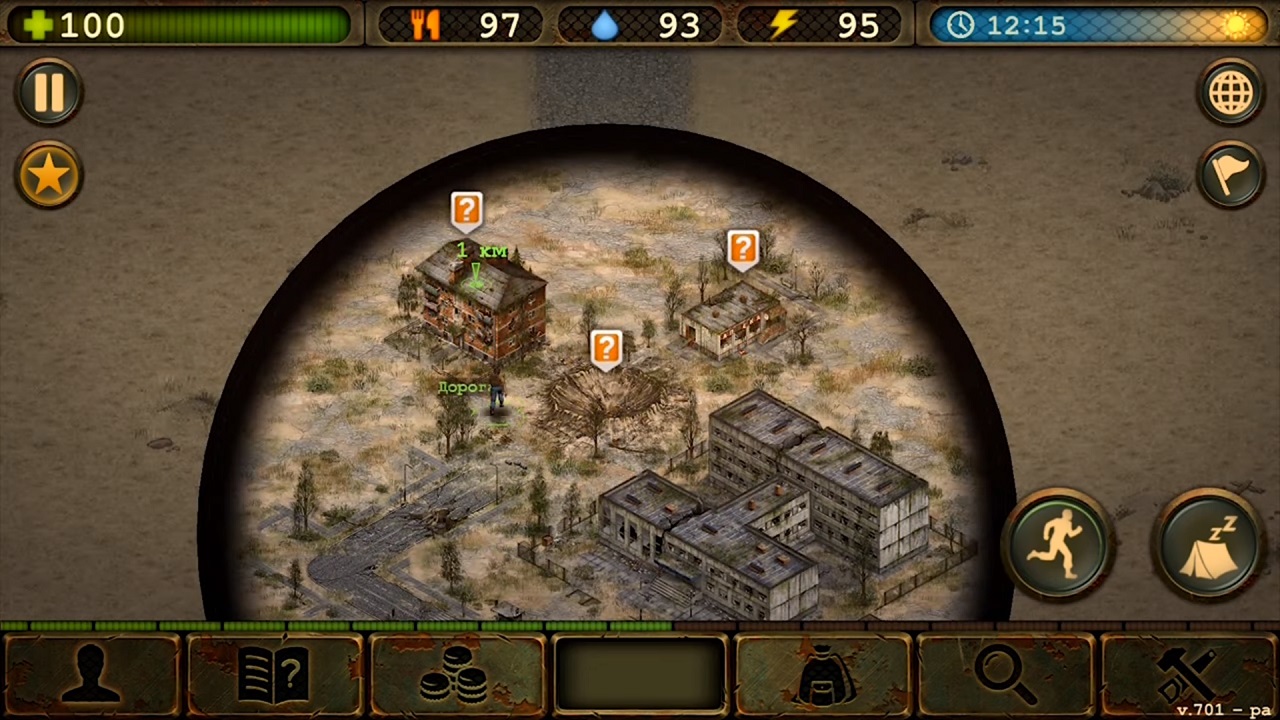Screen dimensions: 1280x720
Task: Tap the flag marker button
Action: coord(1231,176)
